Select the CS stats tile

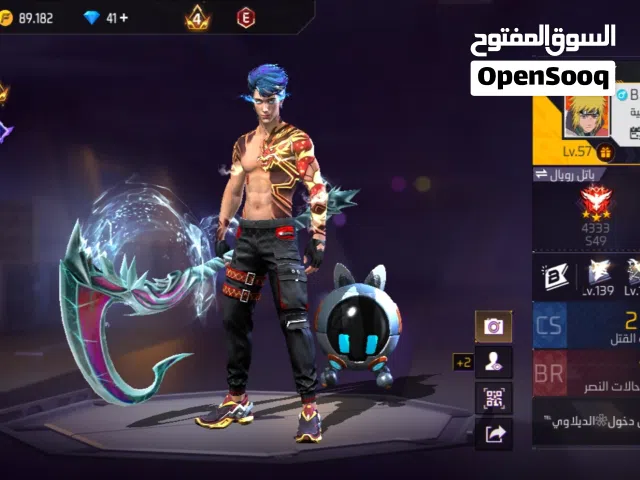point(550,325)
